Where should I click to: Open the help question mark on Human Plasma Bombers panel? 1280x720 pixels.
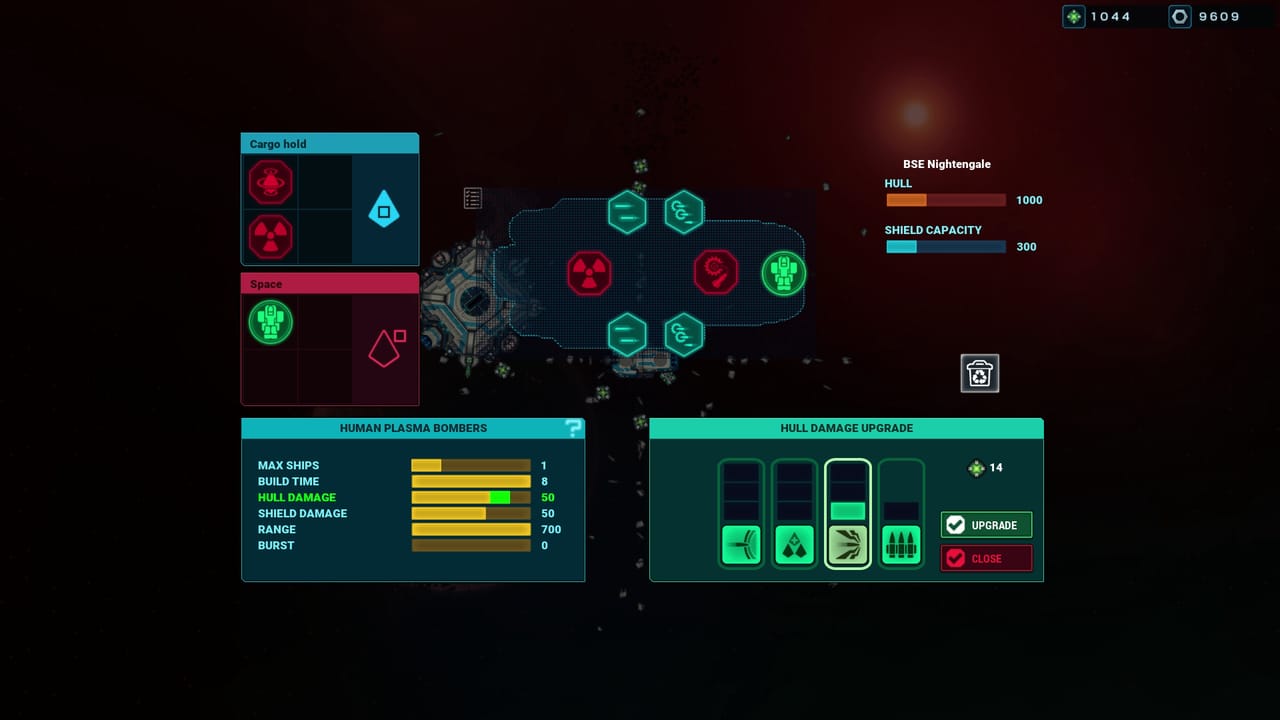pyautogui.click(x=573, y=427)
